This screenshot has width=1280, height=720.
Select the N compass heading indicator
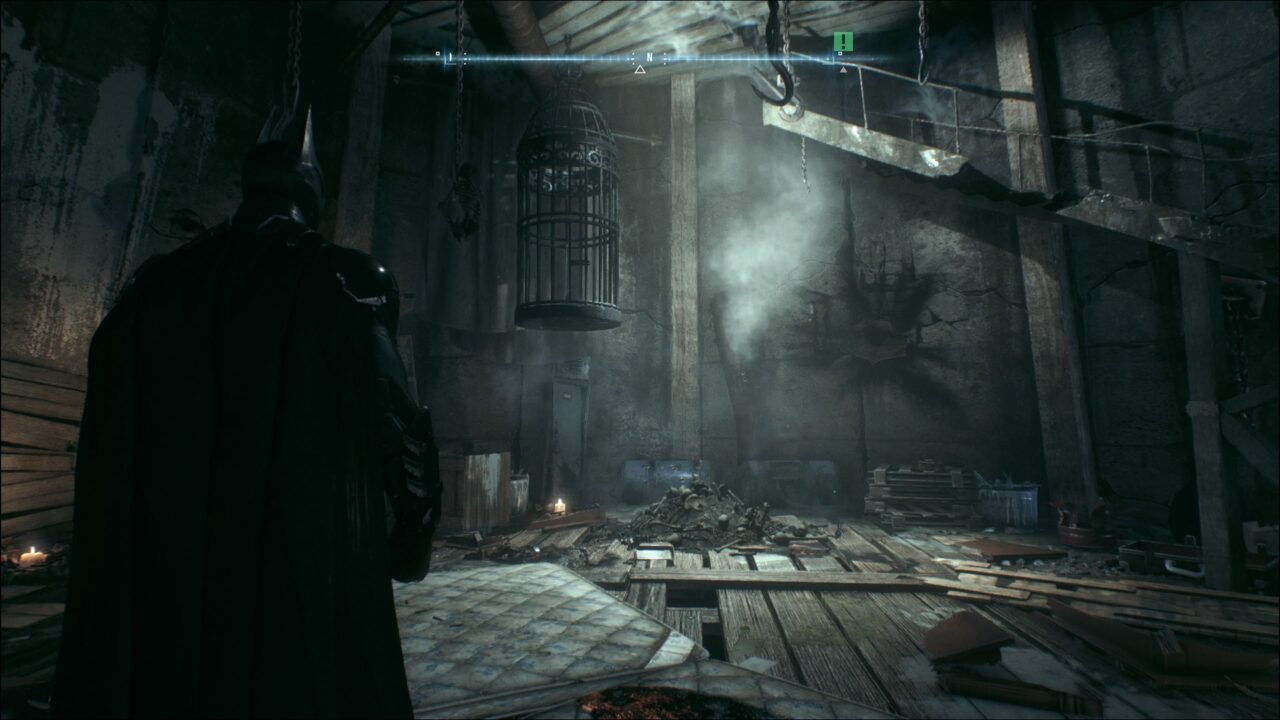pyautogui.click(x=649, y=56)
